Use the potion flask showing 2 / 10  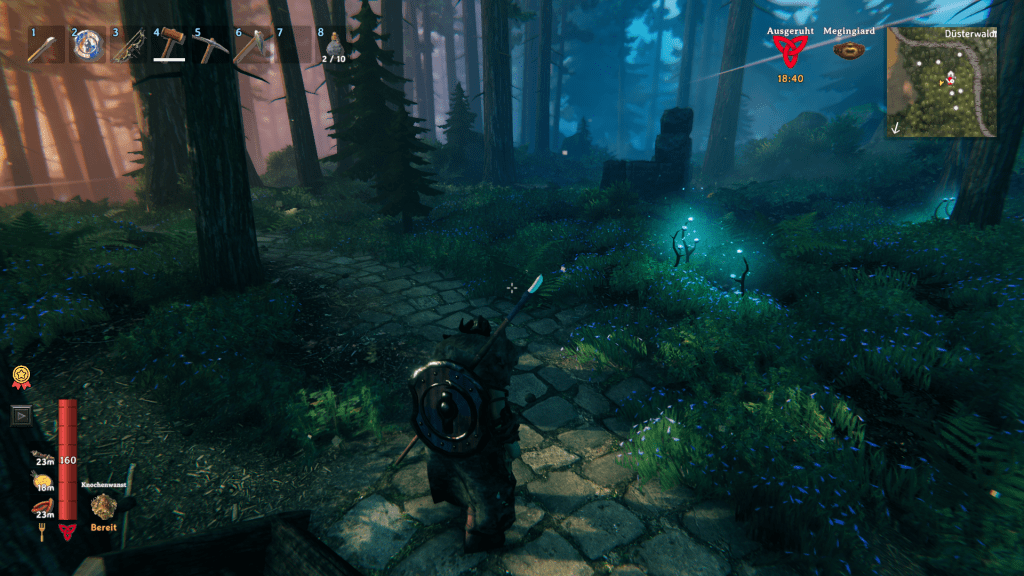tap(334, 46)
